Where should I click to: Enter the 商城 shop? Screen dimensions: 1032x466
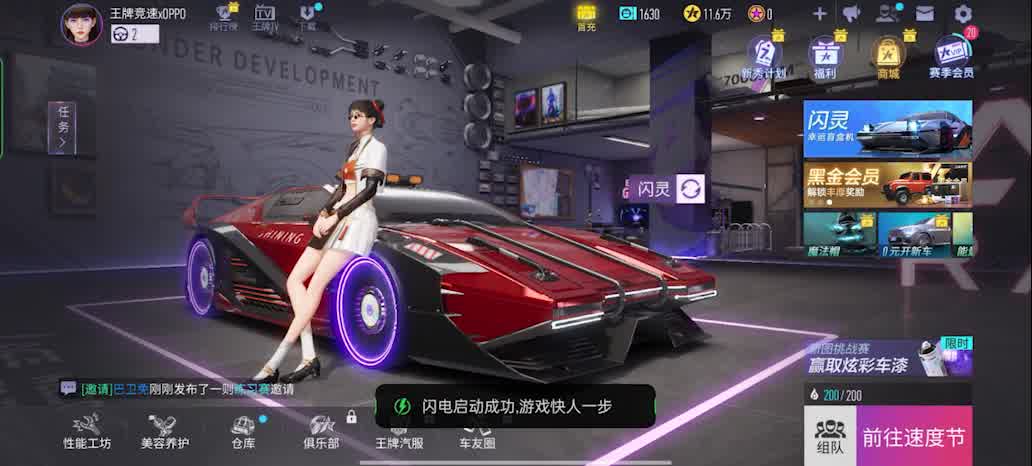pyautogui.click(x=888, y=57)
